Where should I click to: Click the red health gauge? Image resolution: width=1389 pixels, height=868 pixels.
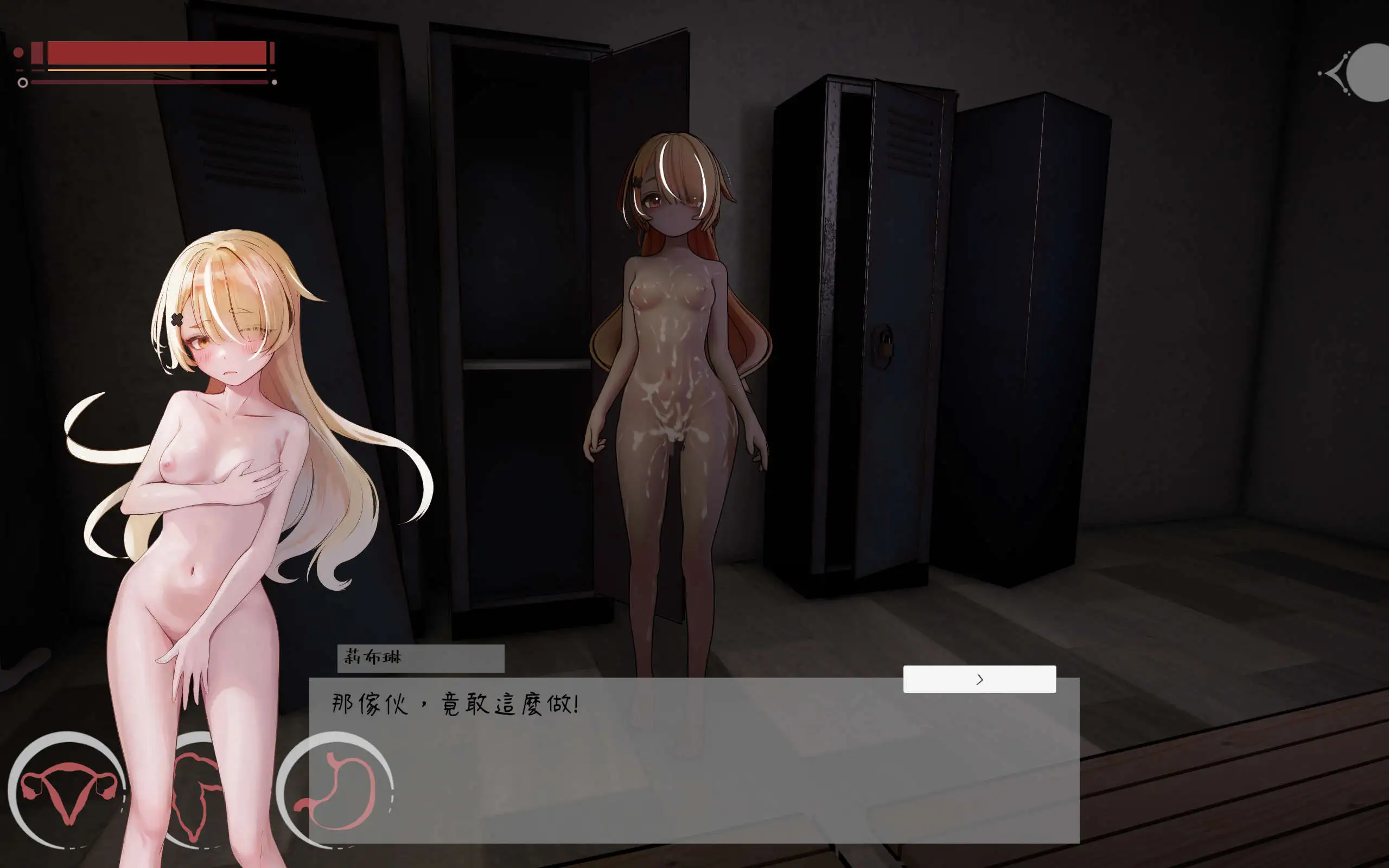(x=155, y=53)
